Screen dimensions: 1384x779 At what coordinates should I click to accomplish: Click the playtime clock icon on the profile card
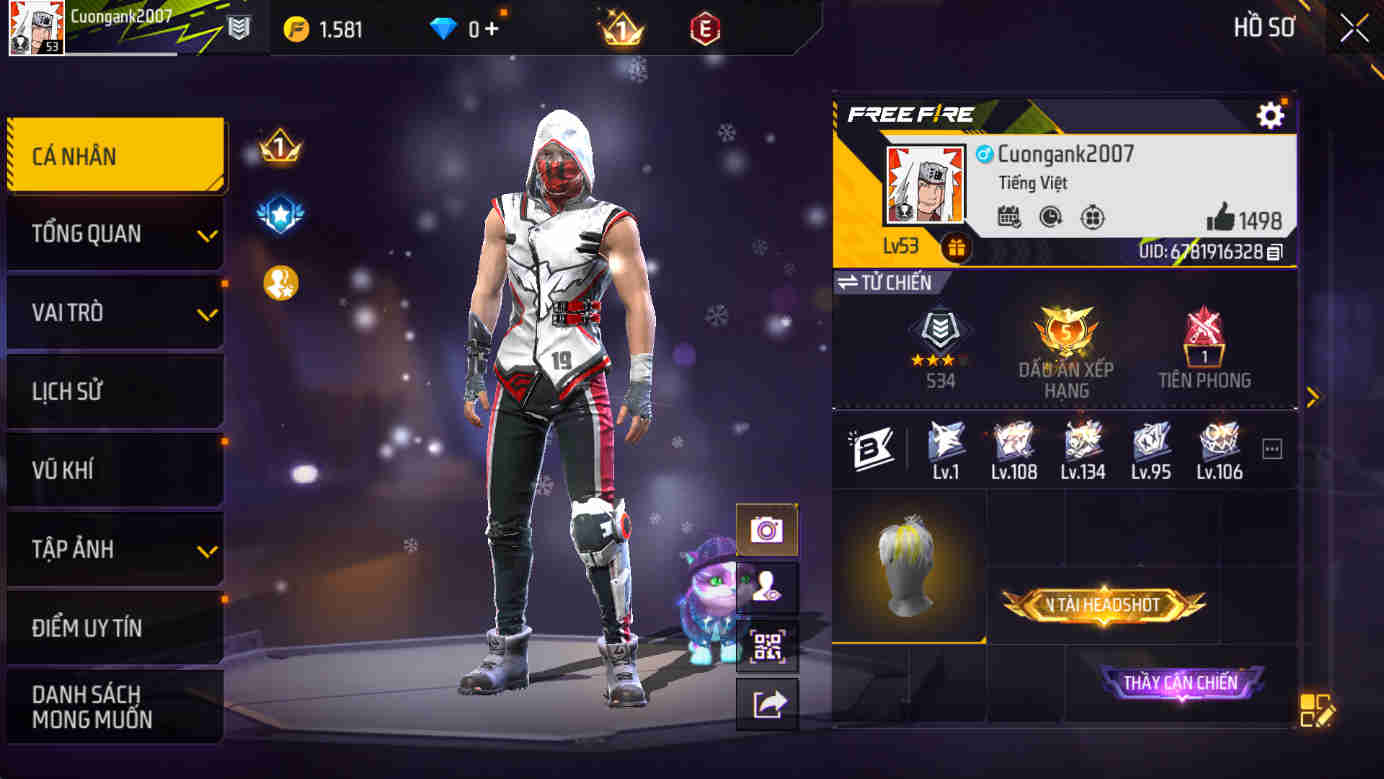pyautogui.click(x=1051, y=217)
